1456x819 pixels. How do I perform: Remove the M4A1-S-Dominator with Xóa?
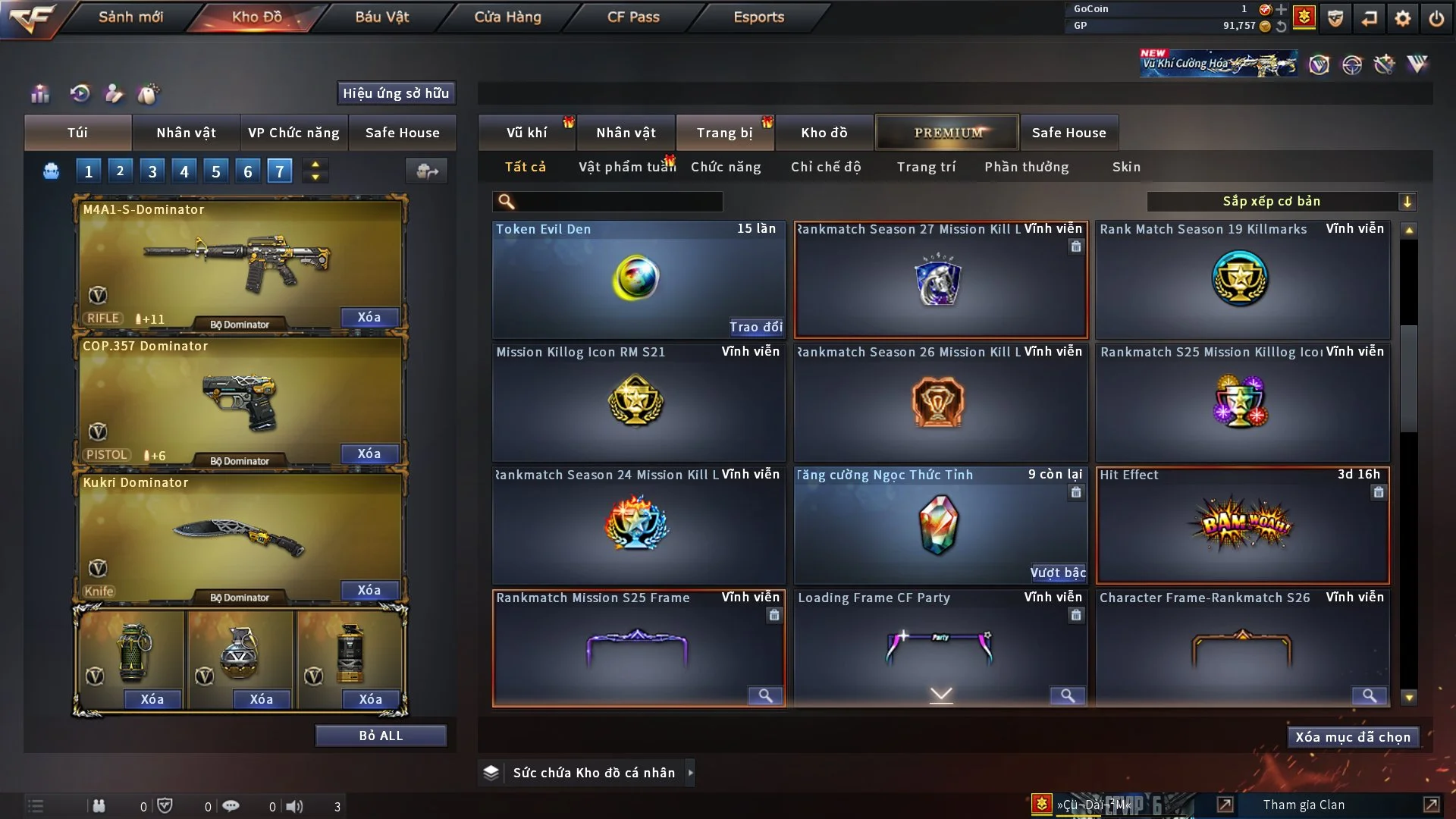pyautogui.click(x=369, y=317)
